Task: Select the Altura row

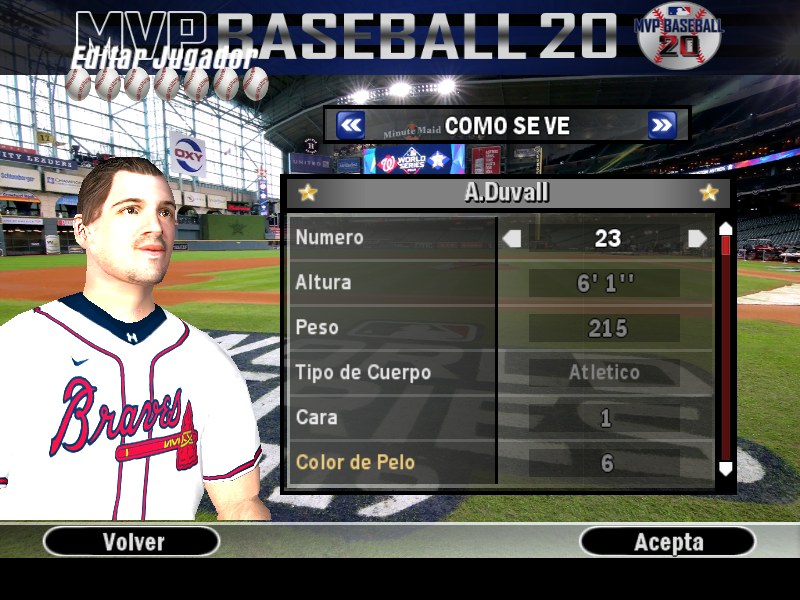Action: (392, 283)
